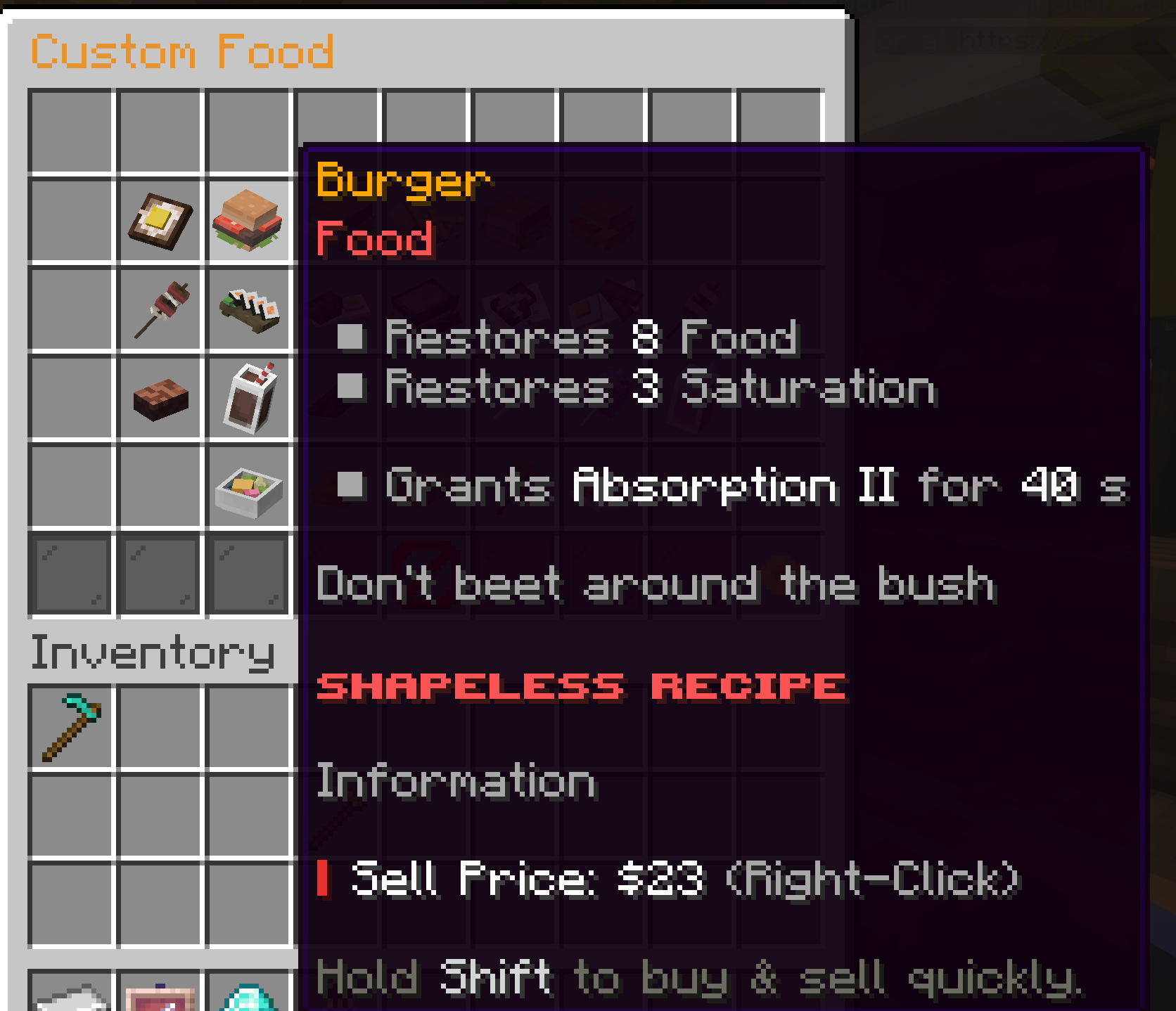Click the kebab skewer food item
The image size is (1176, 1011).
coord(158,309)
